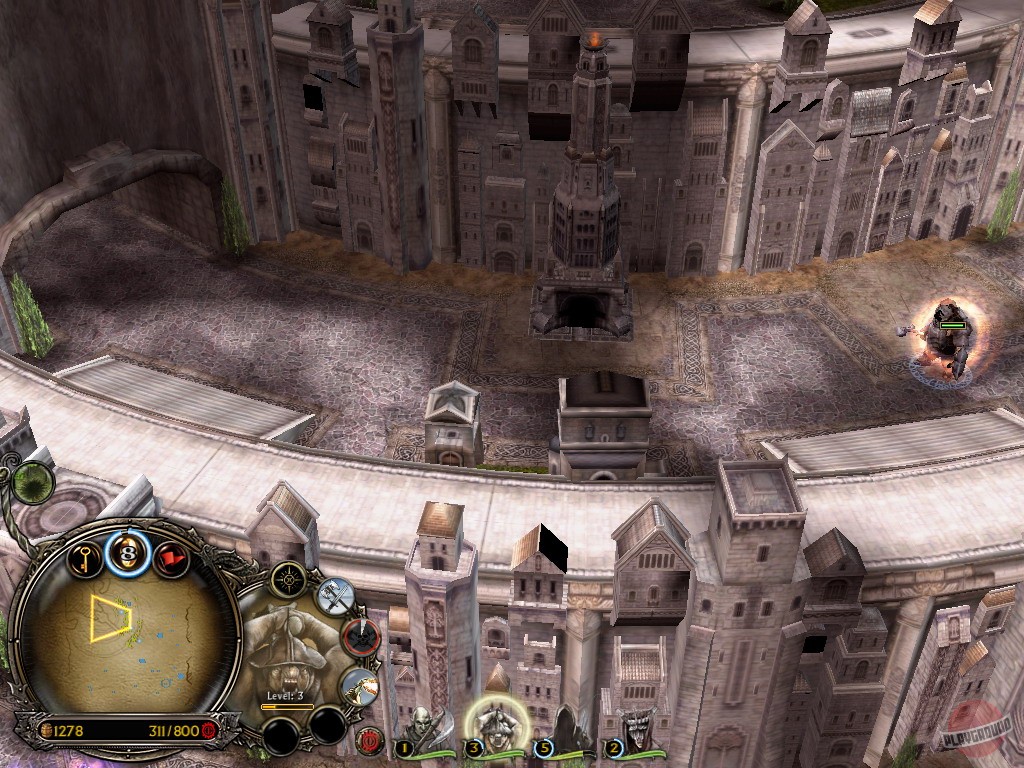Toggle the red-ringed stance icon

pyautogui.click(x=360, y=637)
